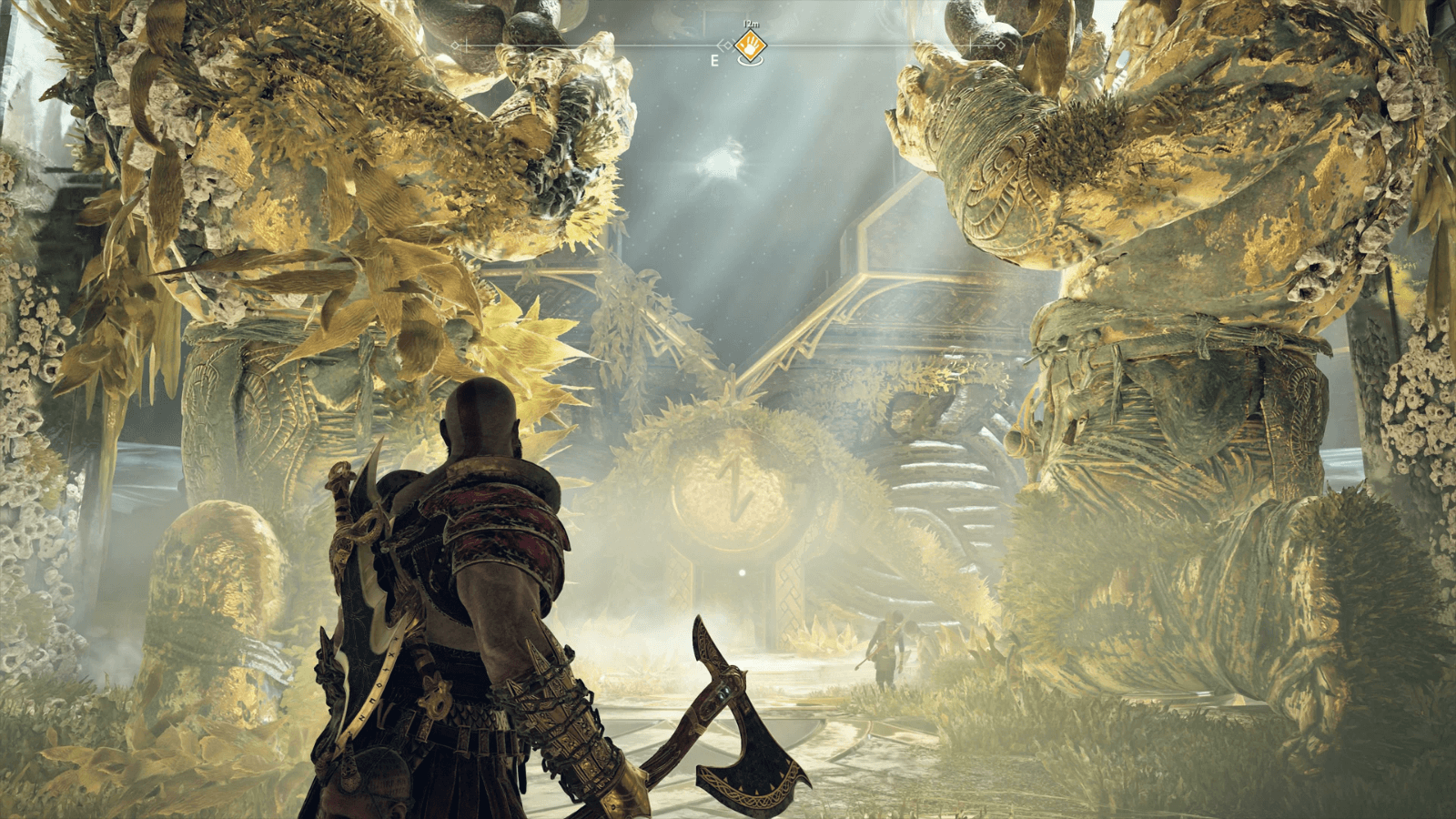Viewport: 1456px width, 819px height.
Task: Click the ribbed serpent structure beside the gate
Action: pos(946,473)
